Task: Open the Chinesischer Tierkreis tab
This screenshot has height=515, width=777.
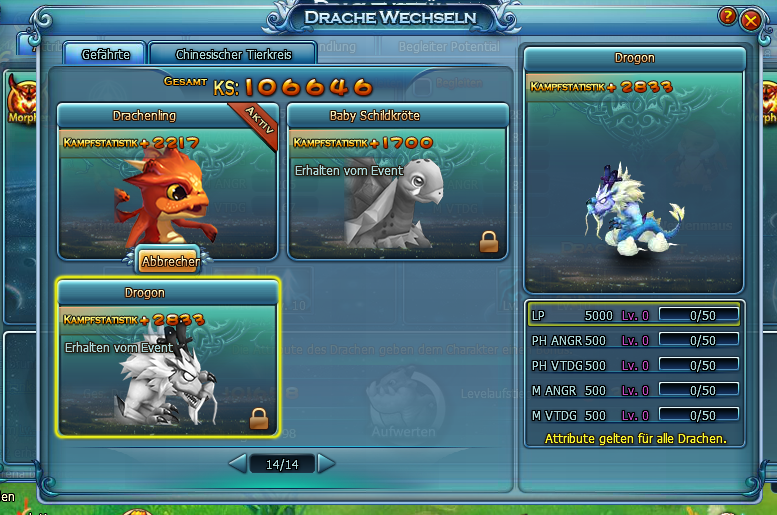Action: (232, 54)
